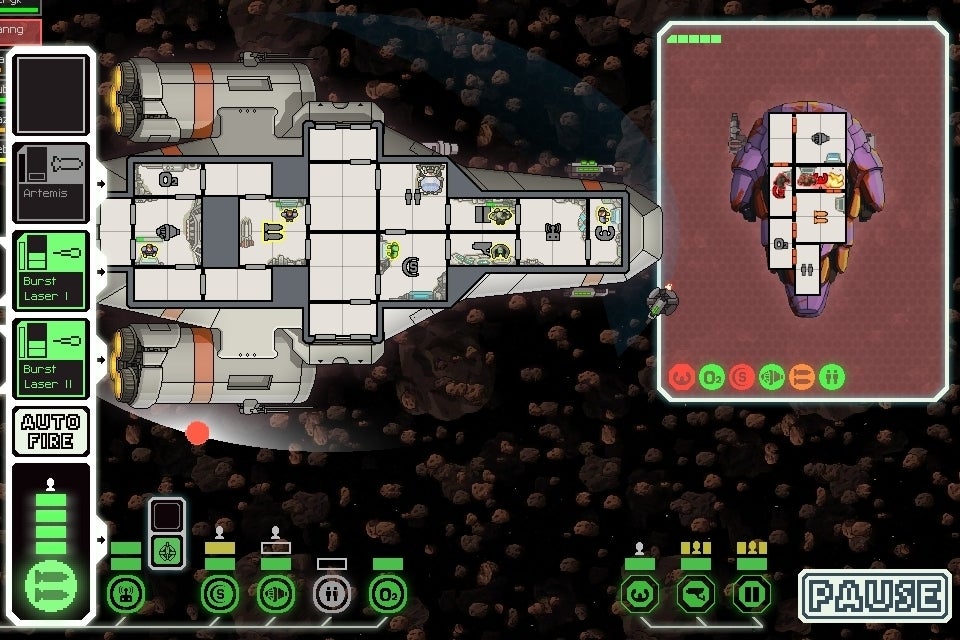
Task: Activate the small crosshair system button
Action: coord(167,551)
